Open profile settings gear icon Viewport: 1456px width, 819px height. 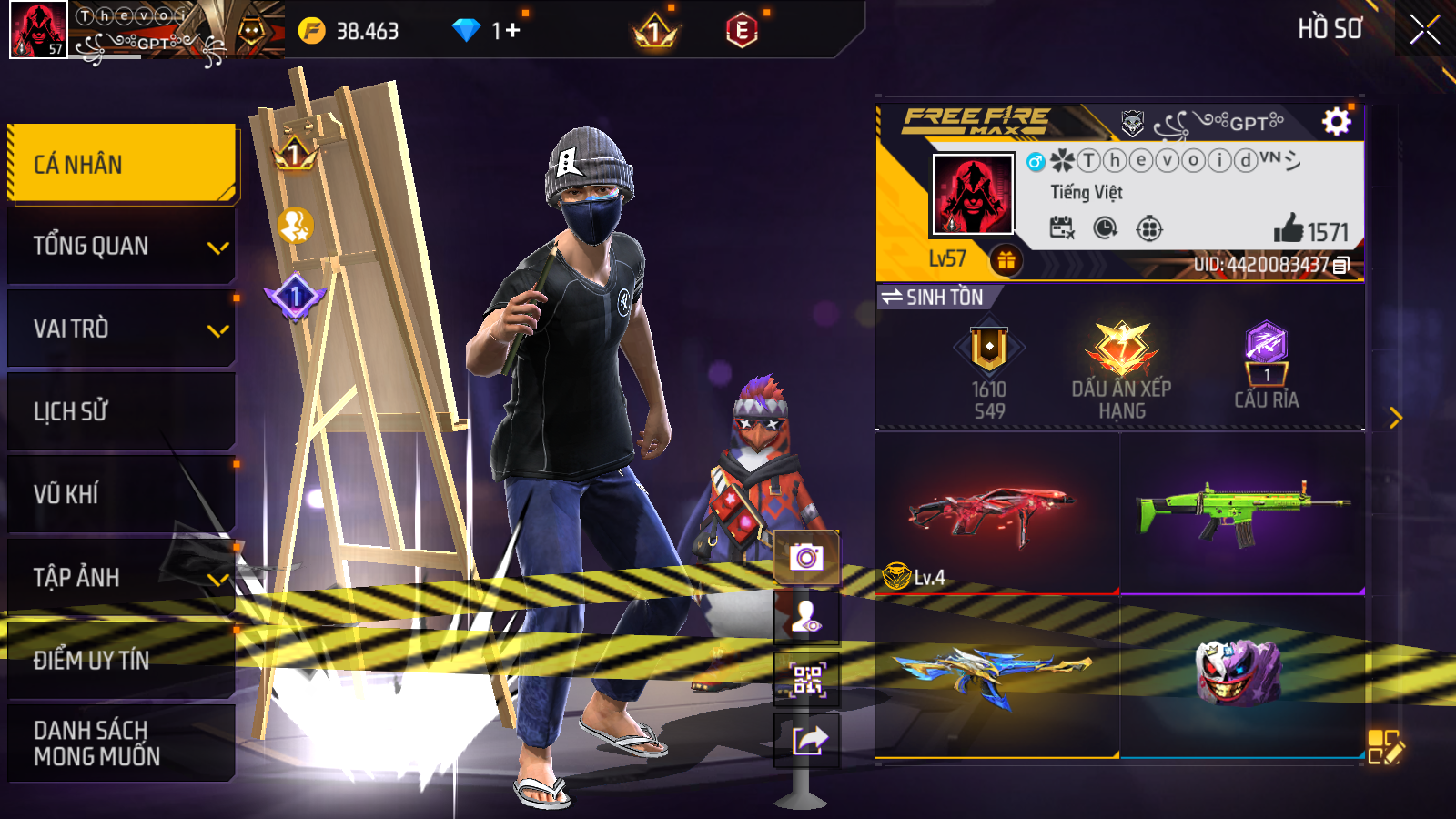[x=1336, y=121]
